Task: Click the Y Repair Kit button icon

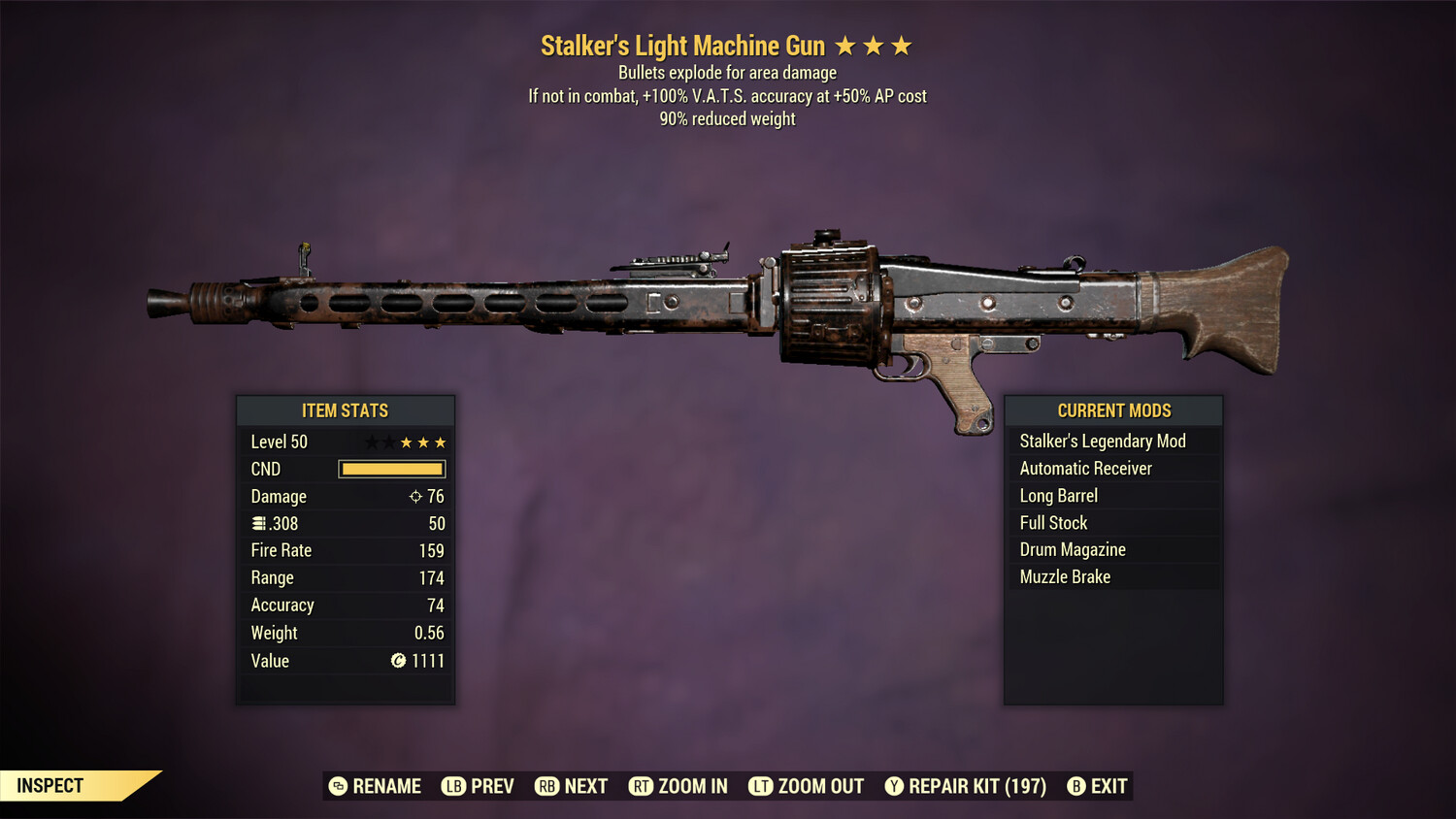Action: (x=894, y=786)
